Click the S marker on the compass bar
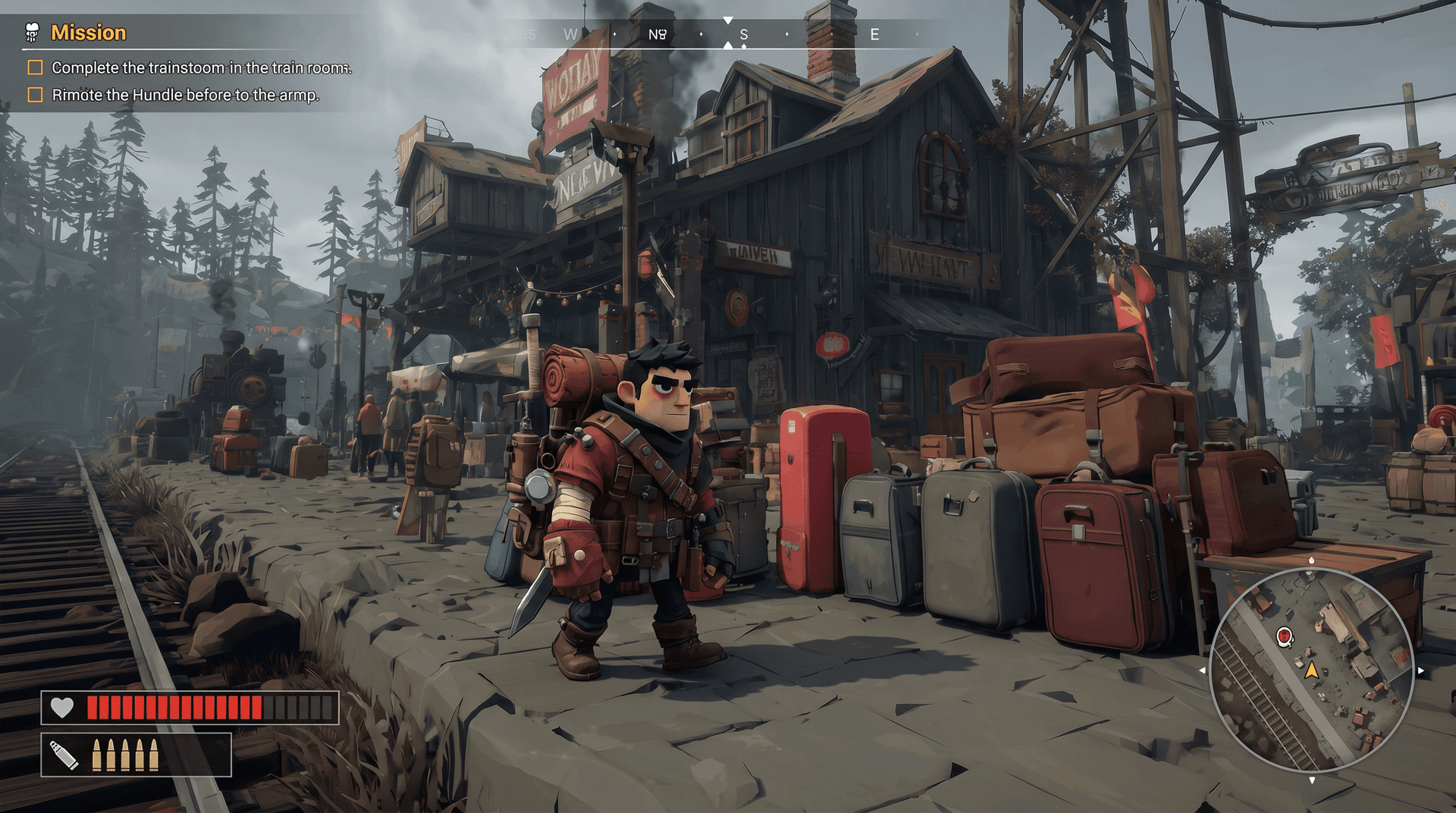This screenshot has height=813, width=1456. click(x=743, y=33)
